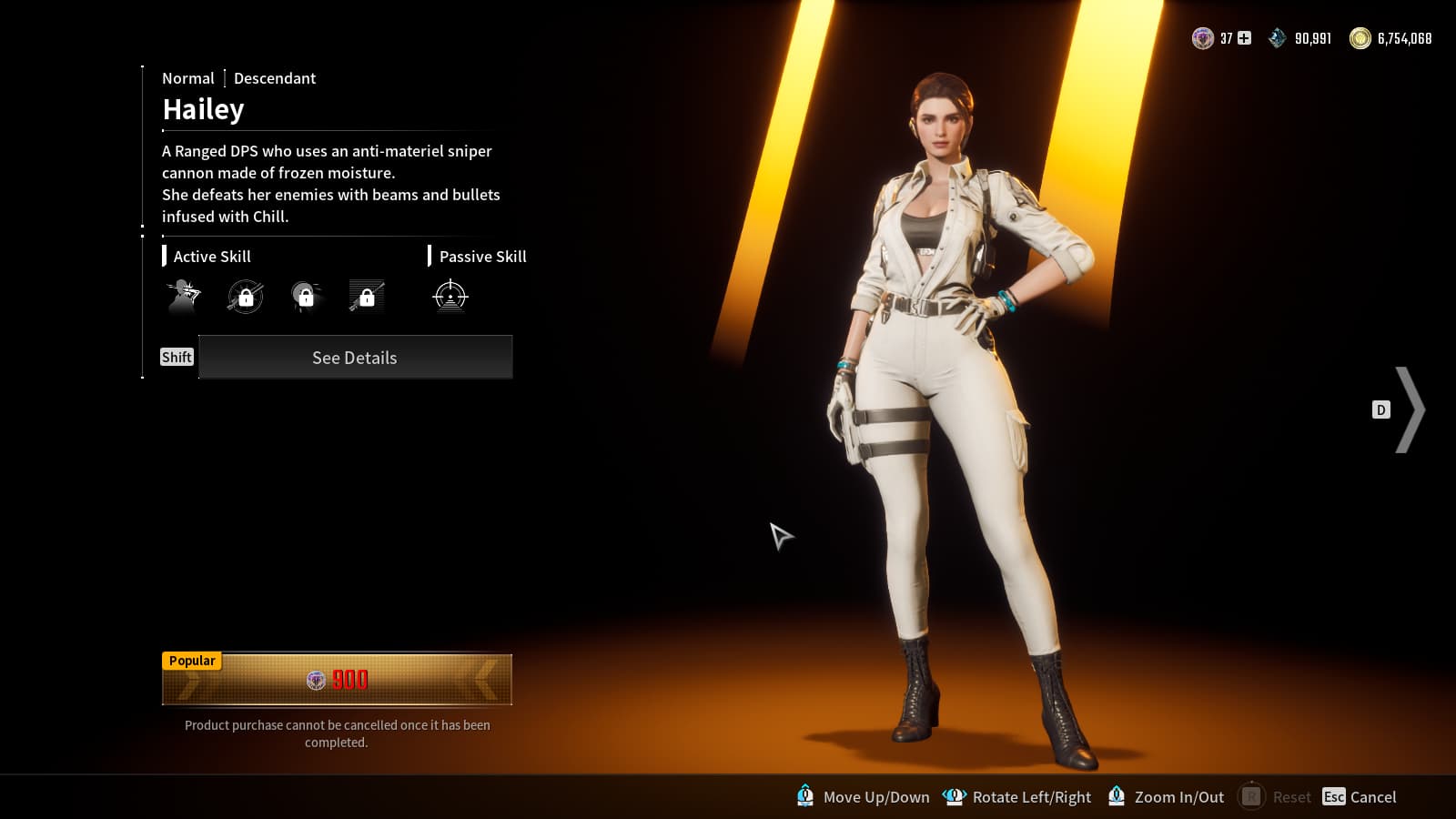Cancel and leave the purchase screen
Image resolution: width=1456 pixels, height=819 pixels.
1360,797
